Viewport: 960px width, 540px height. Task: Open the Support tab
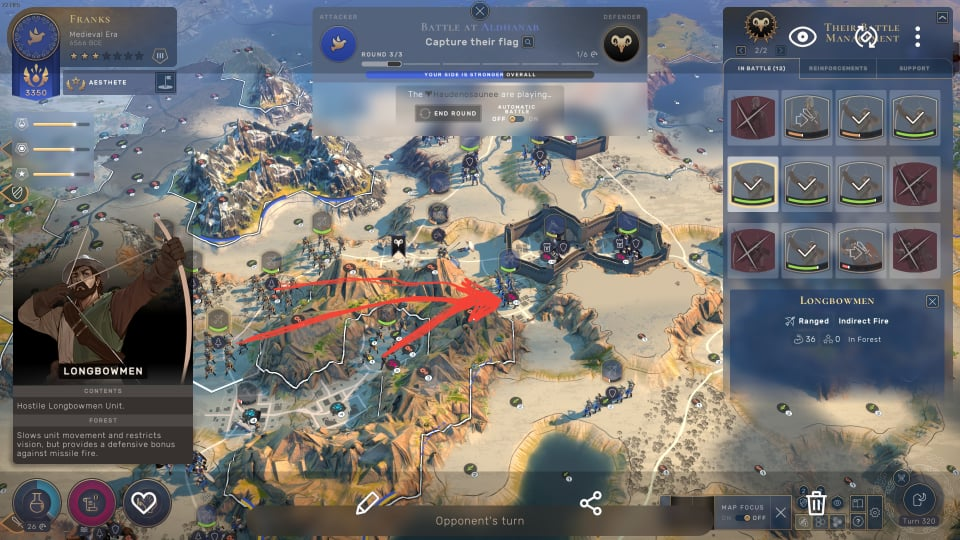click(x=913, y=68)
